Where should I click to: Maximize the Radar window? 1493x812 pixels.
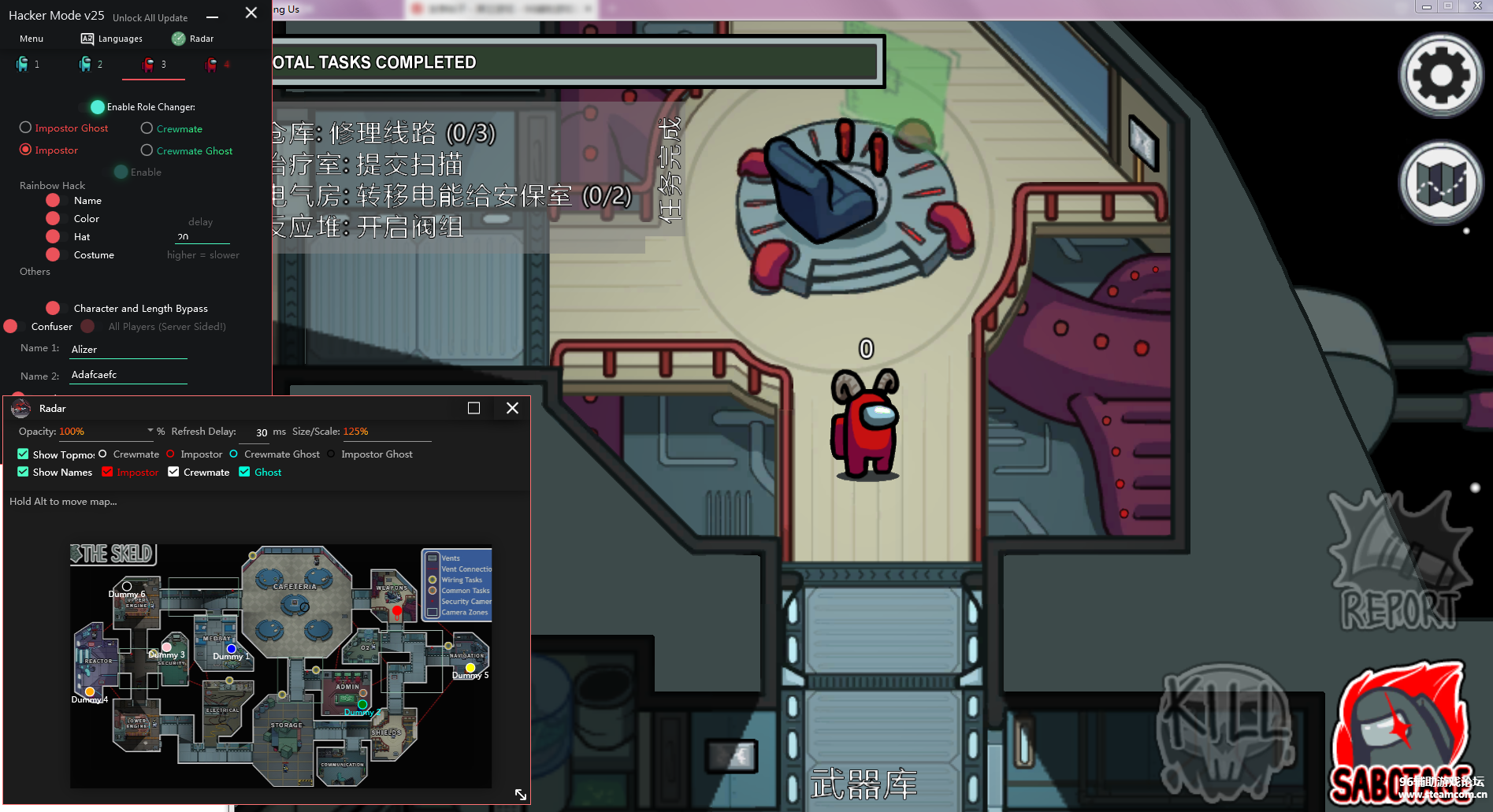click(x=474, y=408)
